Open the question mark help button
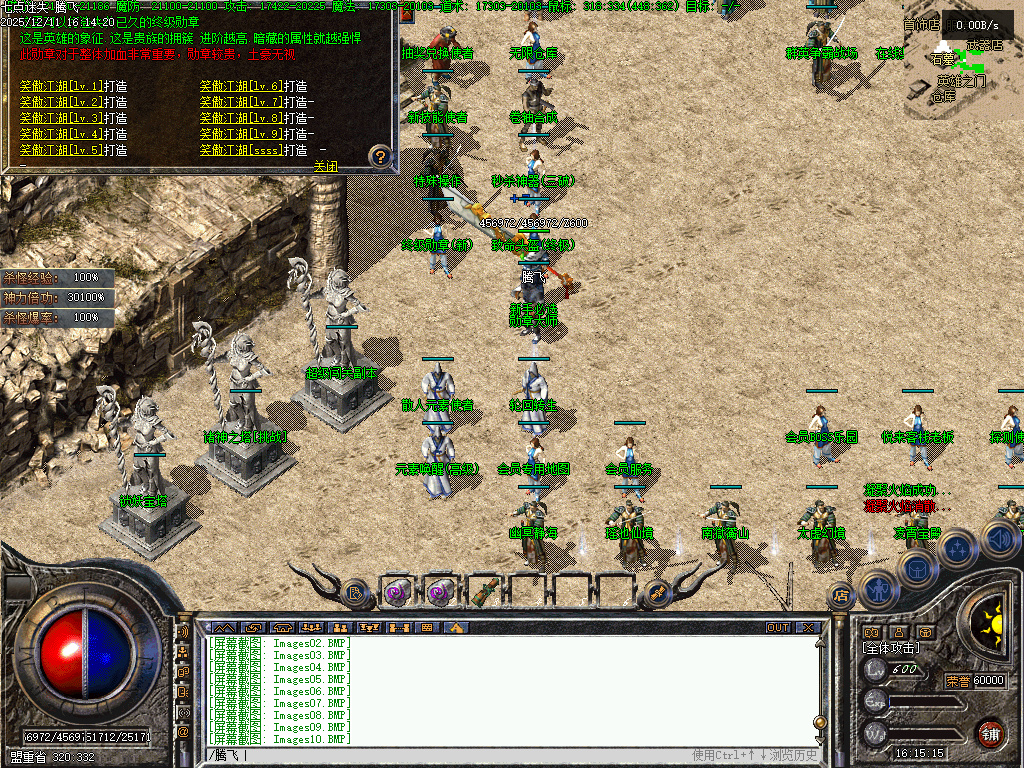 pyautogui.click(x=379, y=156)
